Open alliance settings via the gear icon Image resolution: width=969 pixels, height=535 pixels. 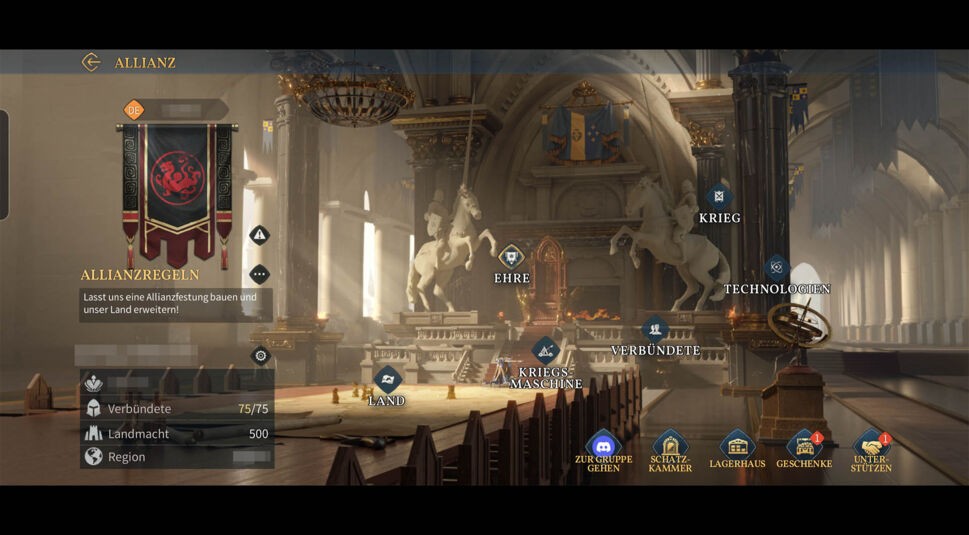point(261,355)
